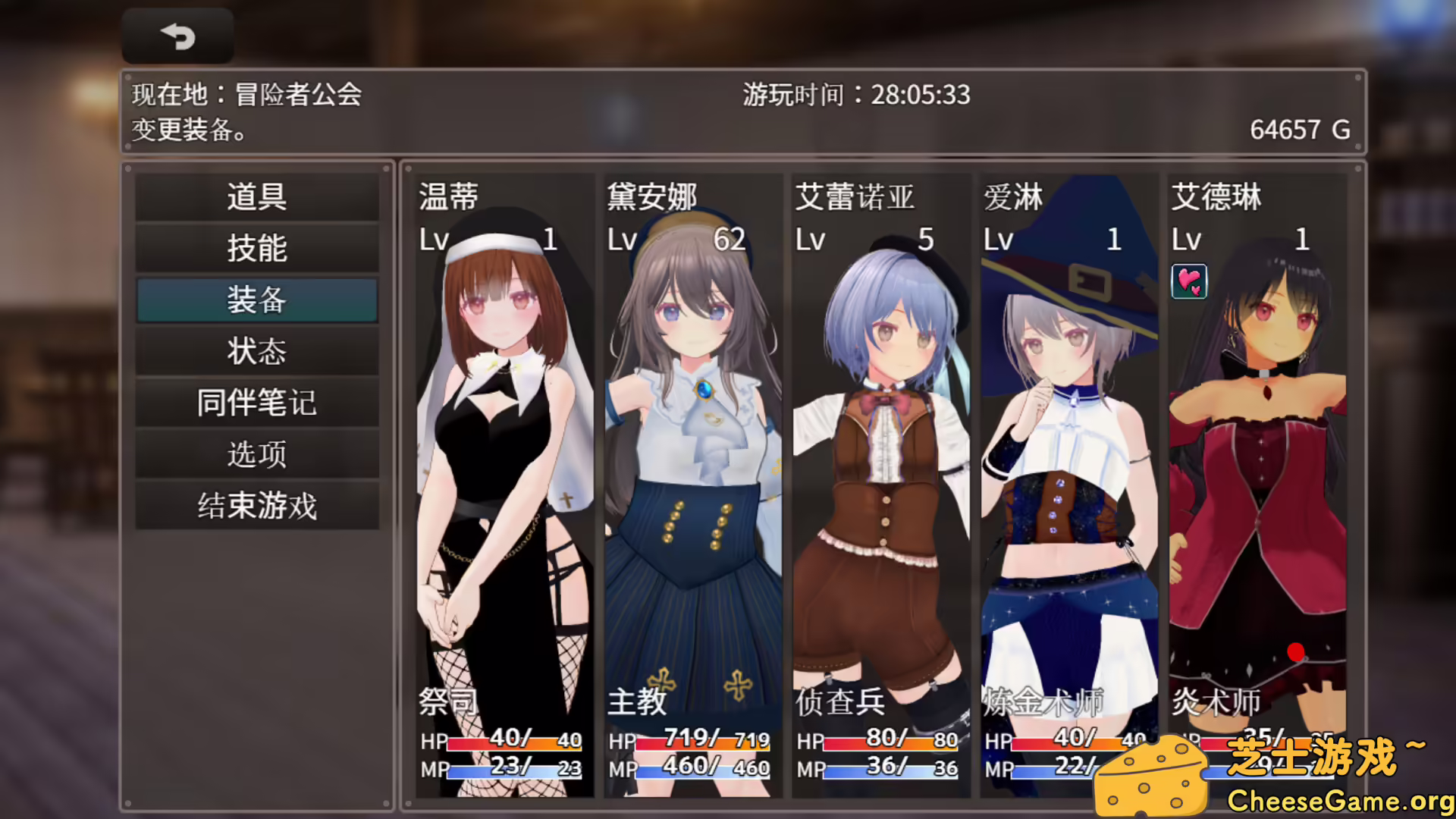Click 黛安娜's MP bar
Viewport: 1456px width, 819px height.
tap(701, 770)
